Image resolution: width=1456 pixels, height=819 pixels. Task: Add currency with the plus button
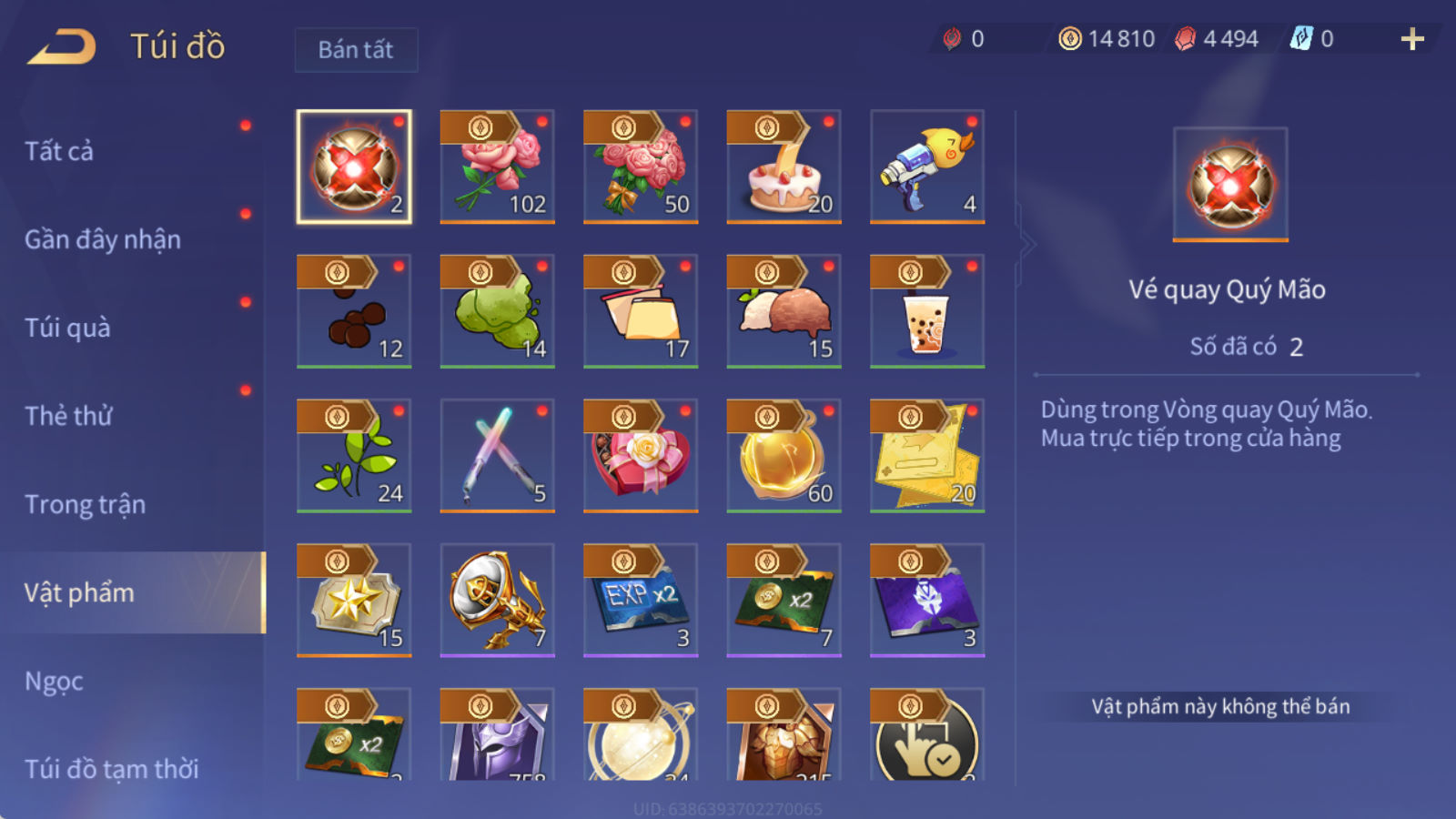[x=1412, y=39]
